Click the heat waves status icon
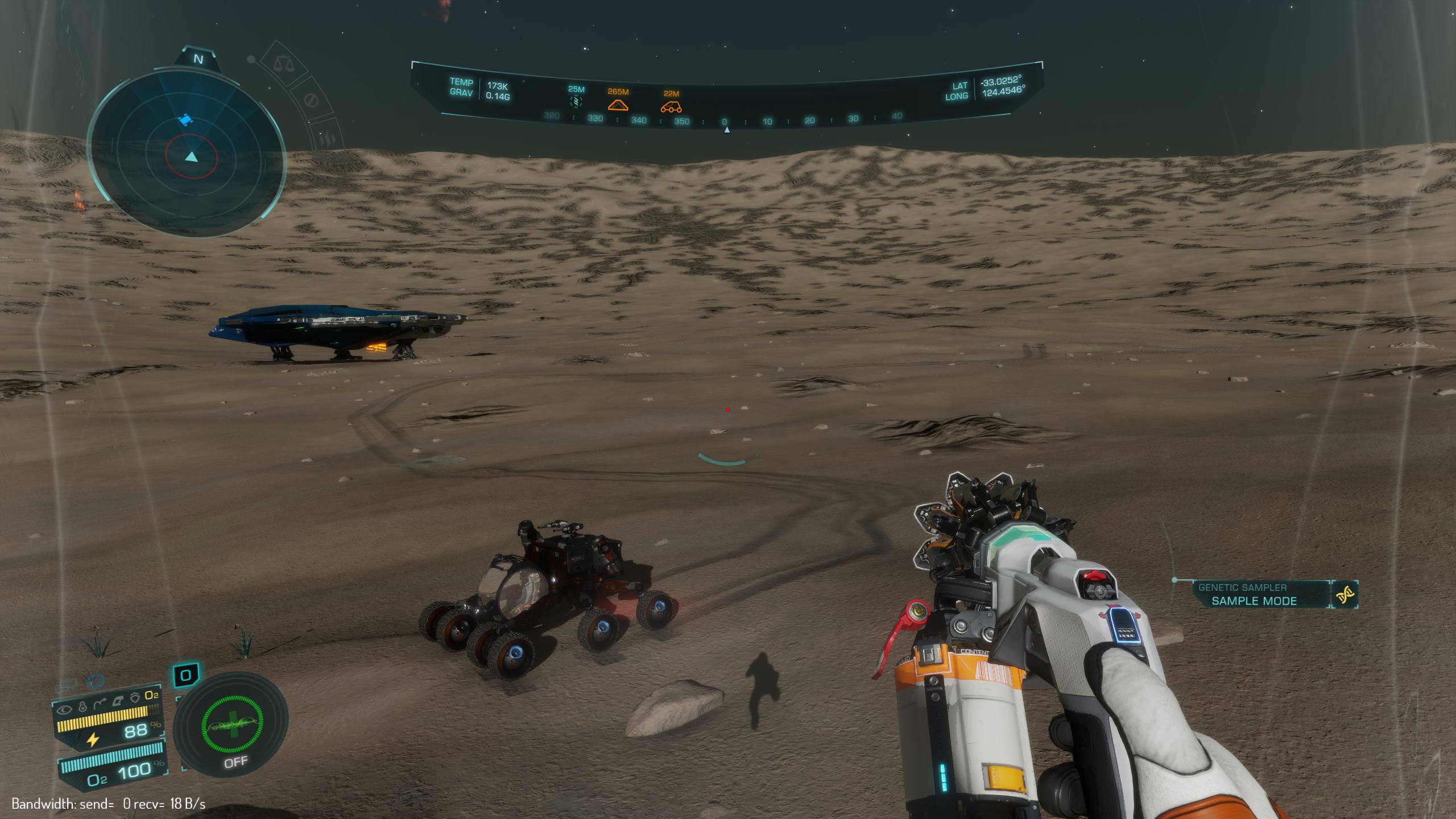 pyautogui.click(x=329, y=139)
